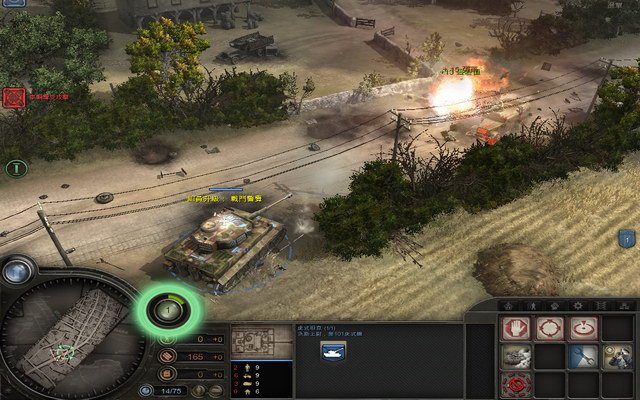Open the green info event icon
Viewport: 640px width, 400px height.
(15, 168)
